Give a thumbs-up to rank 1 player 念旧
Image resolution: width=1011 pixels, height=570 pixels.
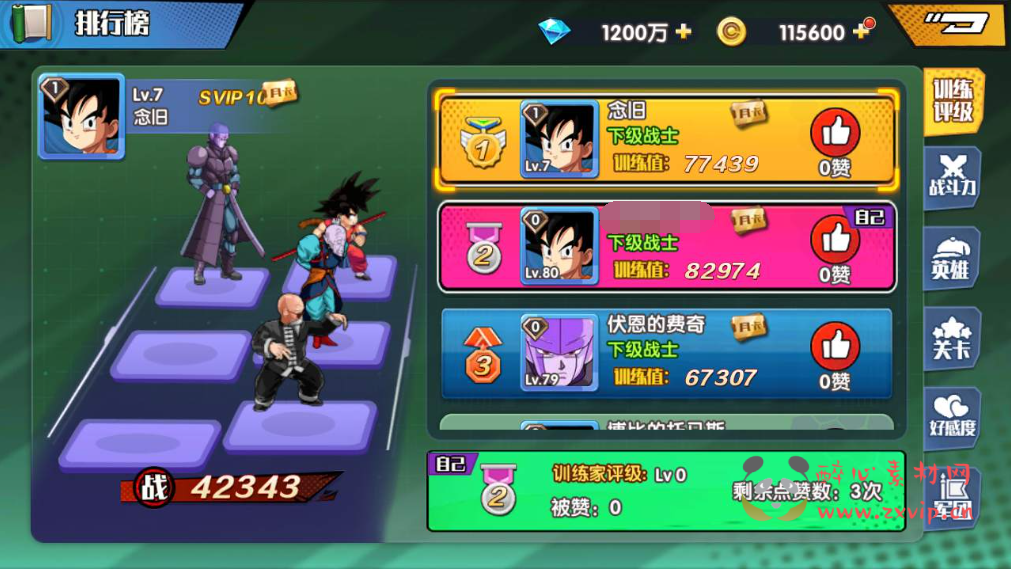pos(835,134)
